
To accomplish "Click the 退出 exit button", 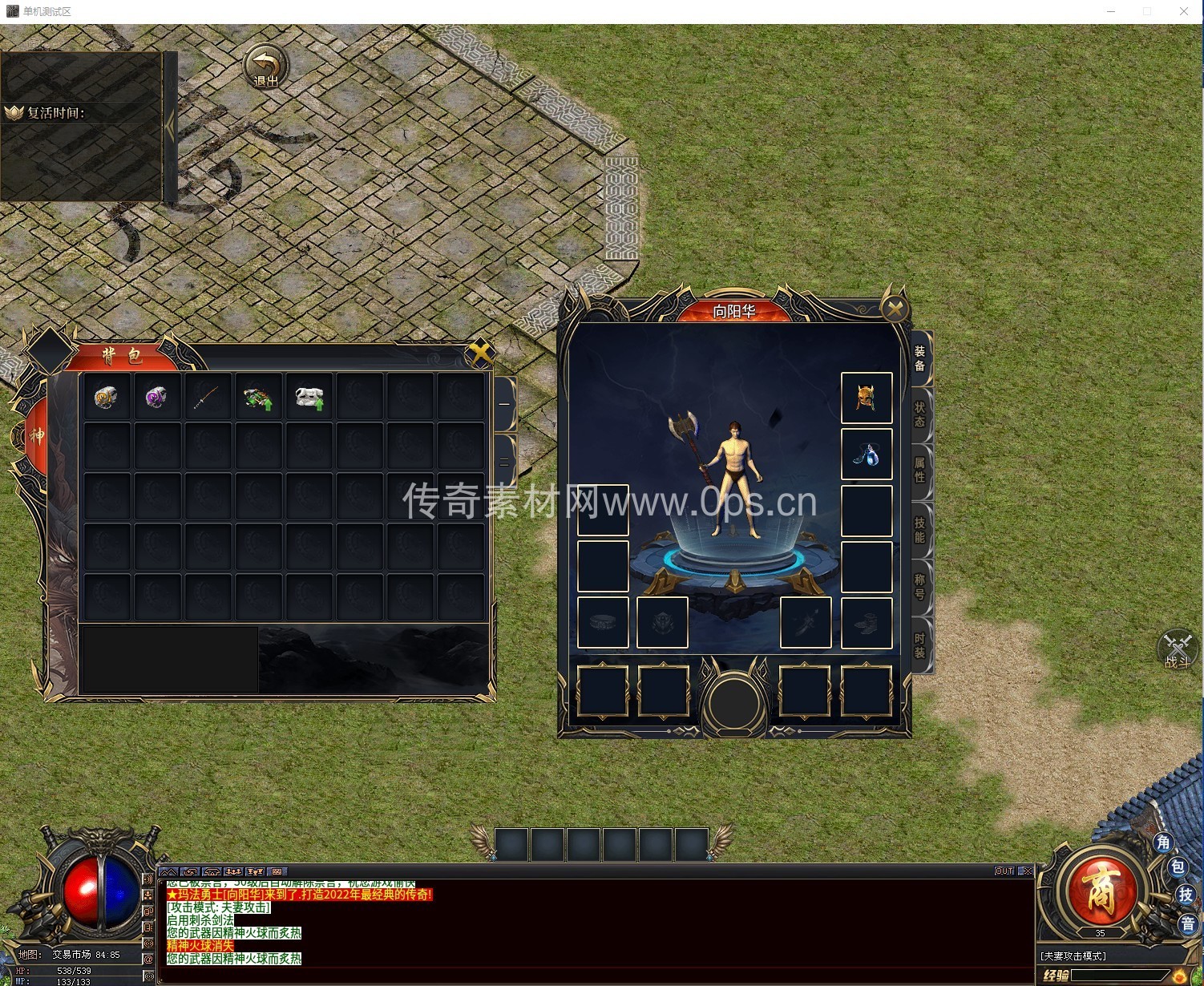I will [x=265, y=66].
